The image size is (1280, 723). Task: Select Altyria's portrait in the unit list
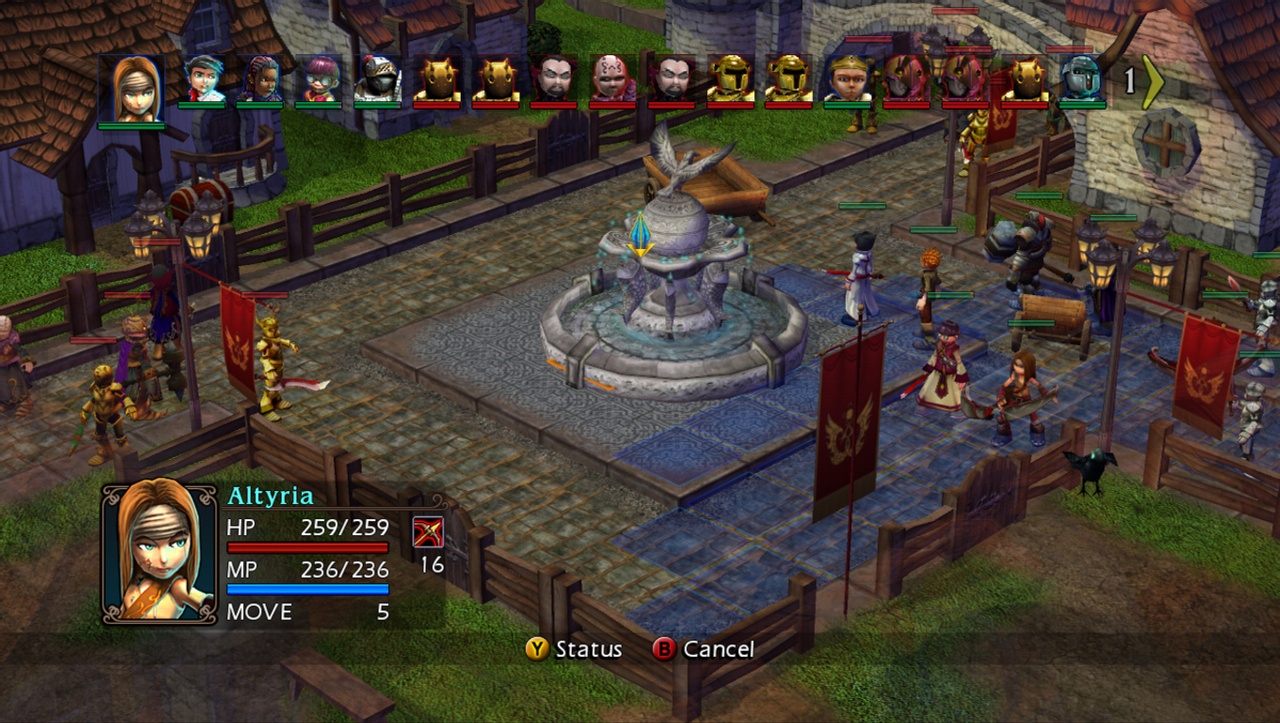click(135, 85)
